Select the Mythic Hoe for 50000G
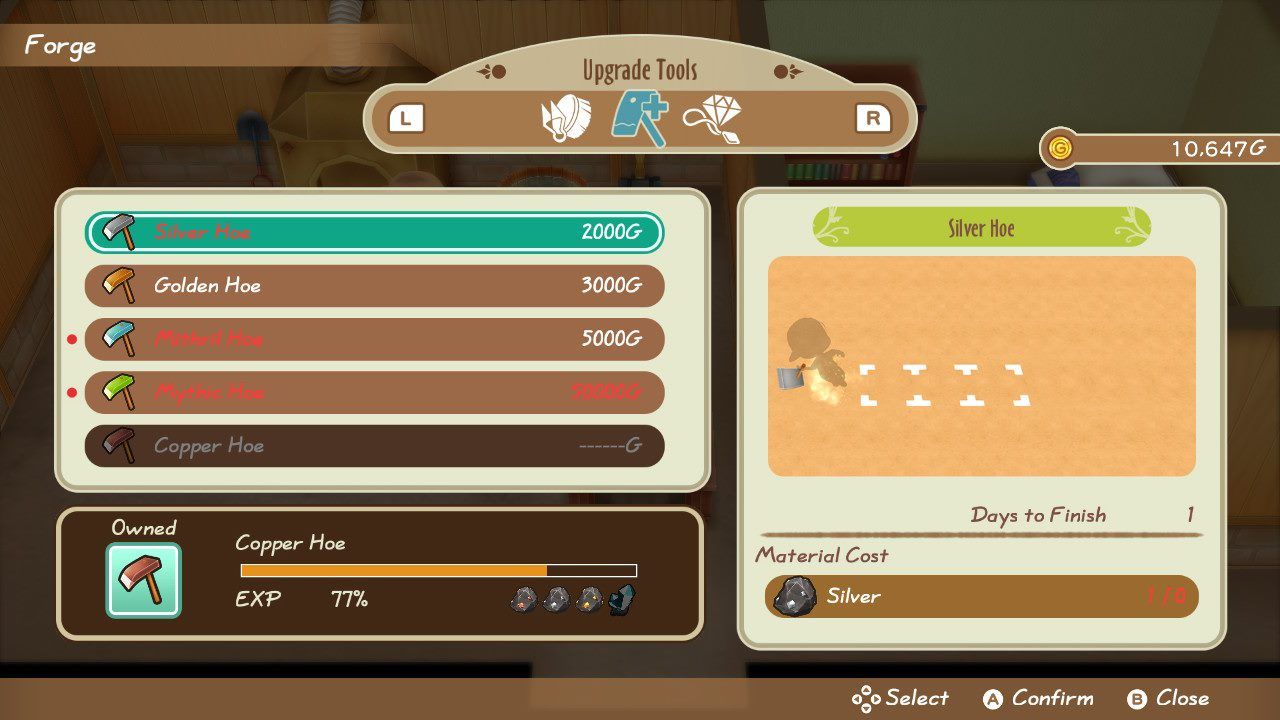This screenshot has height=720, width=1280. (x=374, y=392)
